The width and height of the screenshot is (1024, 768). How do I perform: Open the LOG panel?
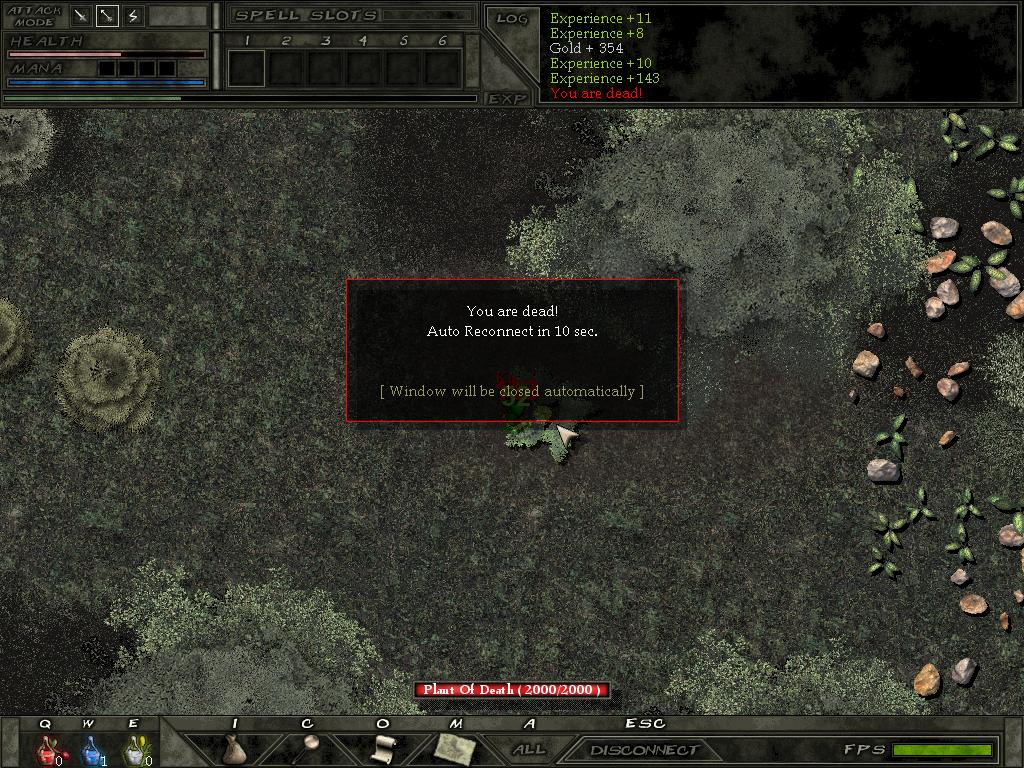tap(511, 18)
